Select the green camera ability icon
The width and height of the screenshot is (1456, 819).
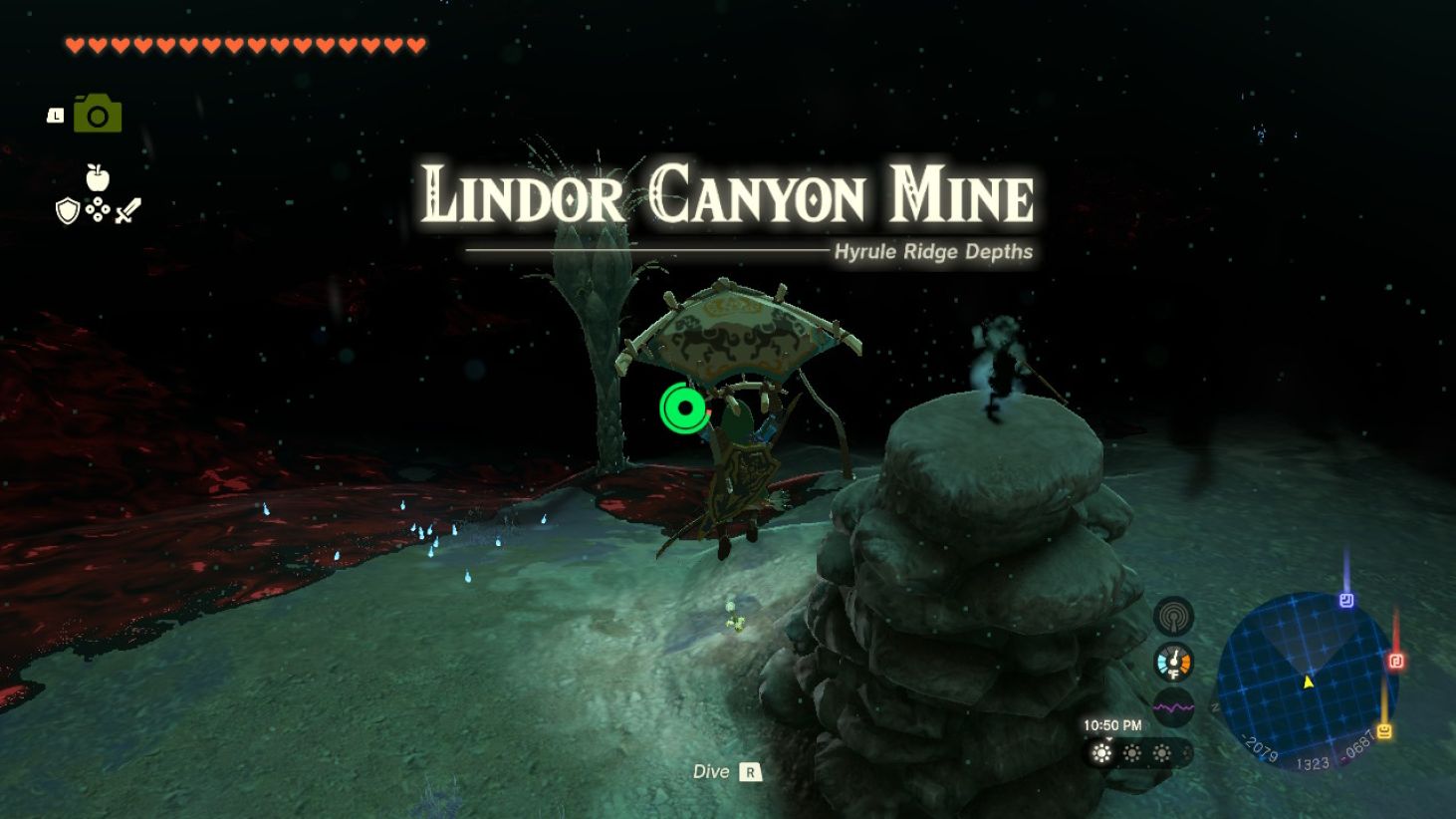[98, 116]
